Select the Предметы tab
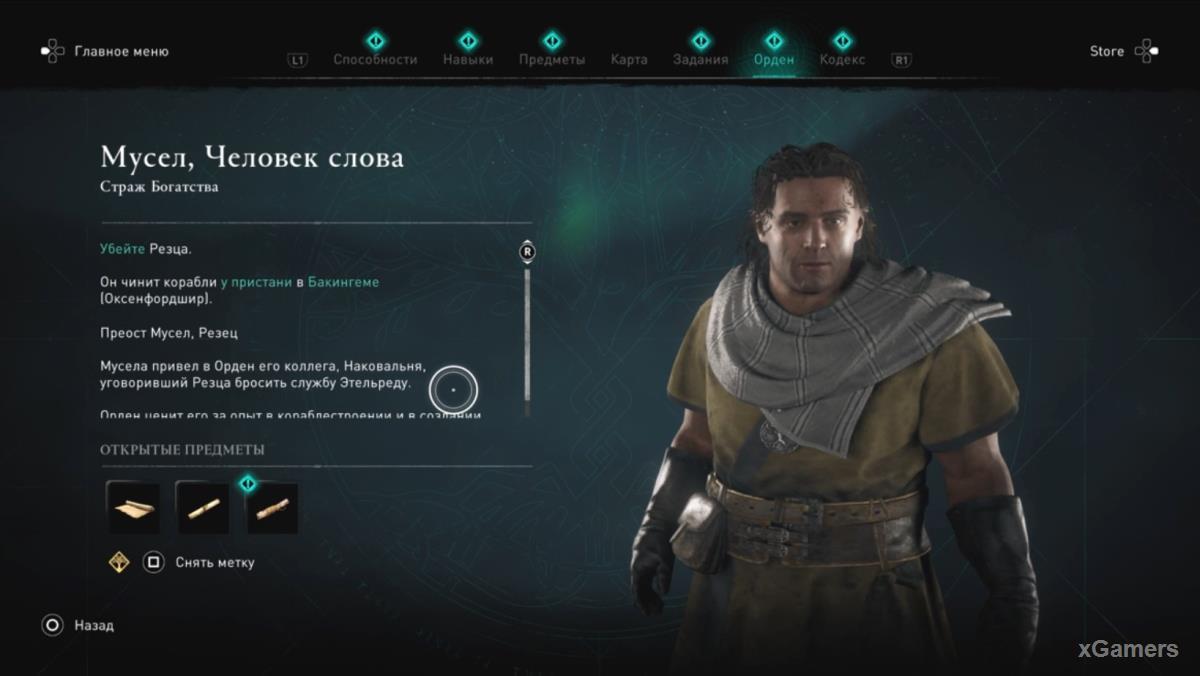The width and height of the screenshot is (1200, 676). [552, 58]
